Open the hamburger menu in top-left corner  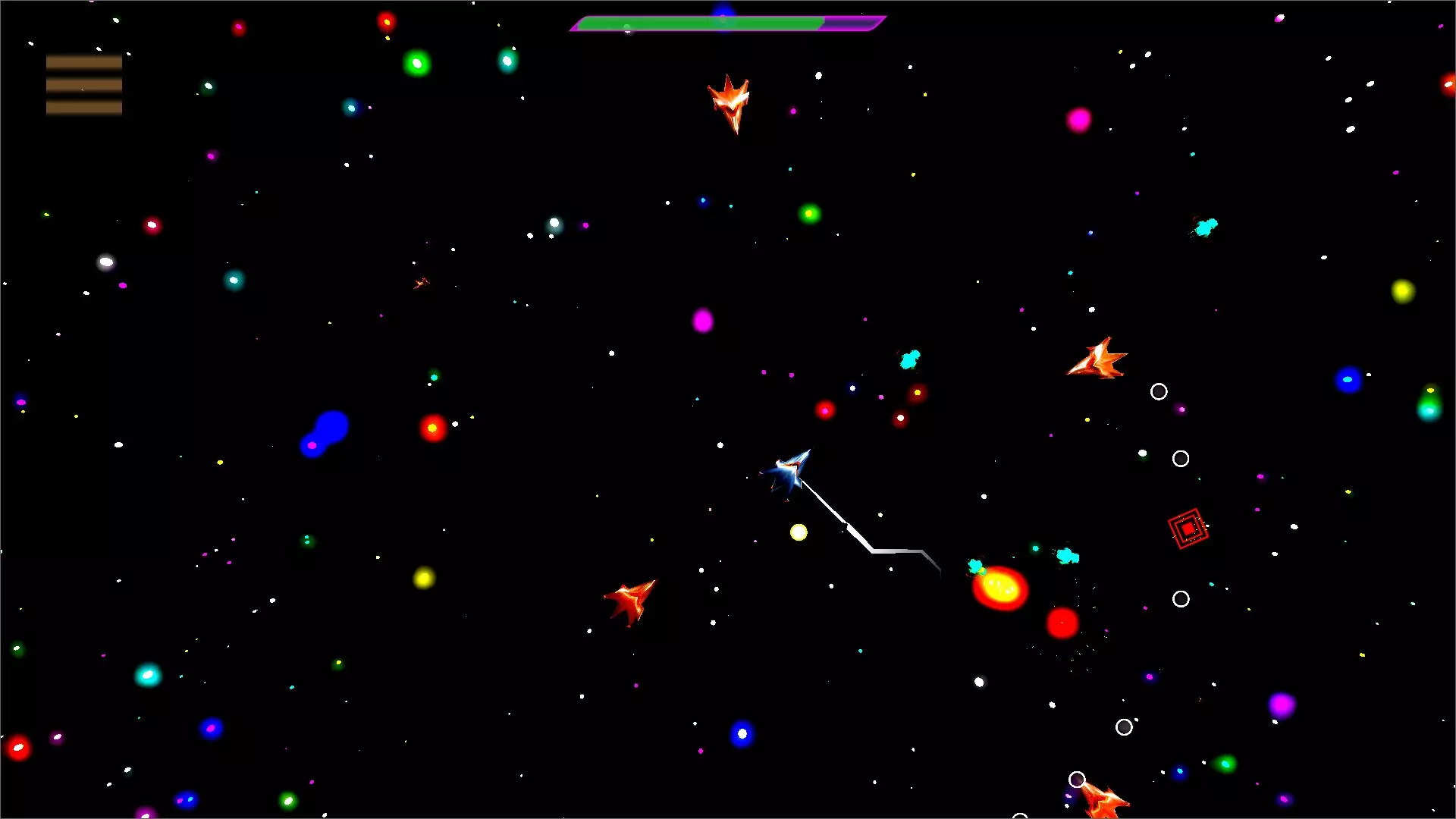tap(83, 83)
